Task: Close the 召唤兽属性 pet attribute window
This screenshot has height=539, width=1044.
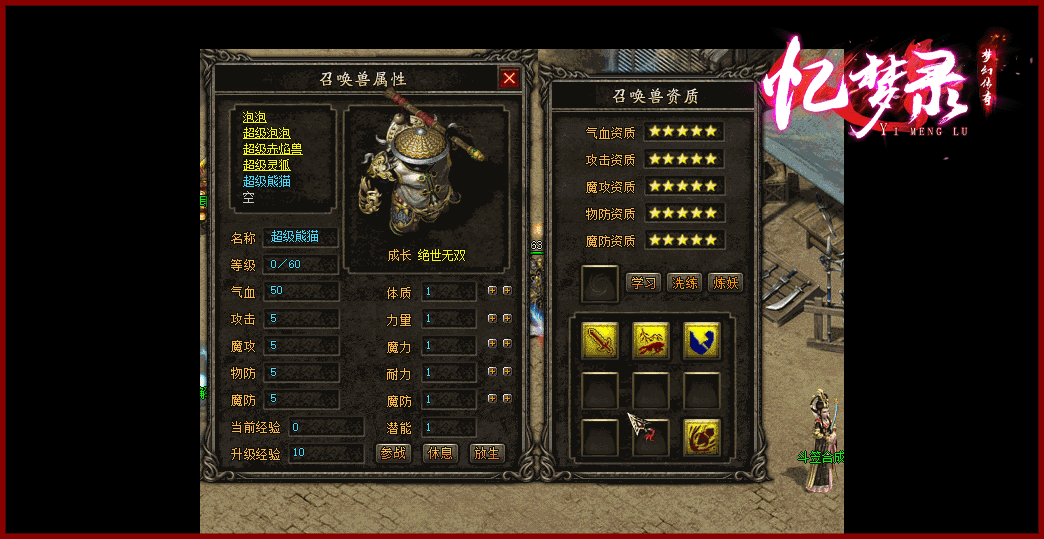Action: coord(509,79)
